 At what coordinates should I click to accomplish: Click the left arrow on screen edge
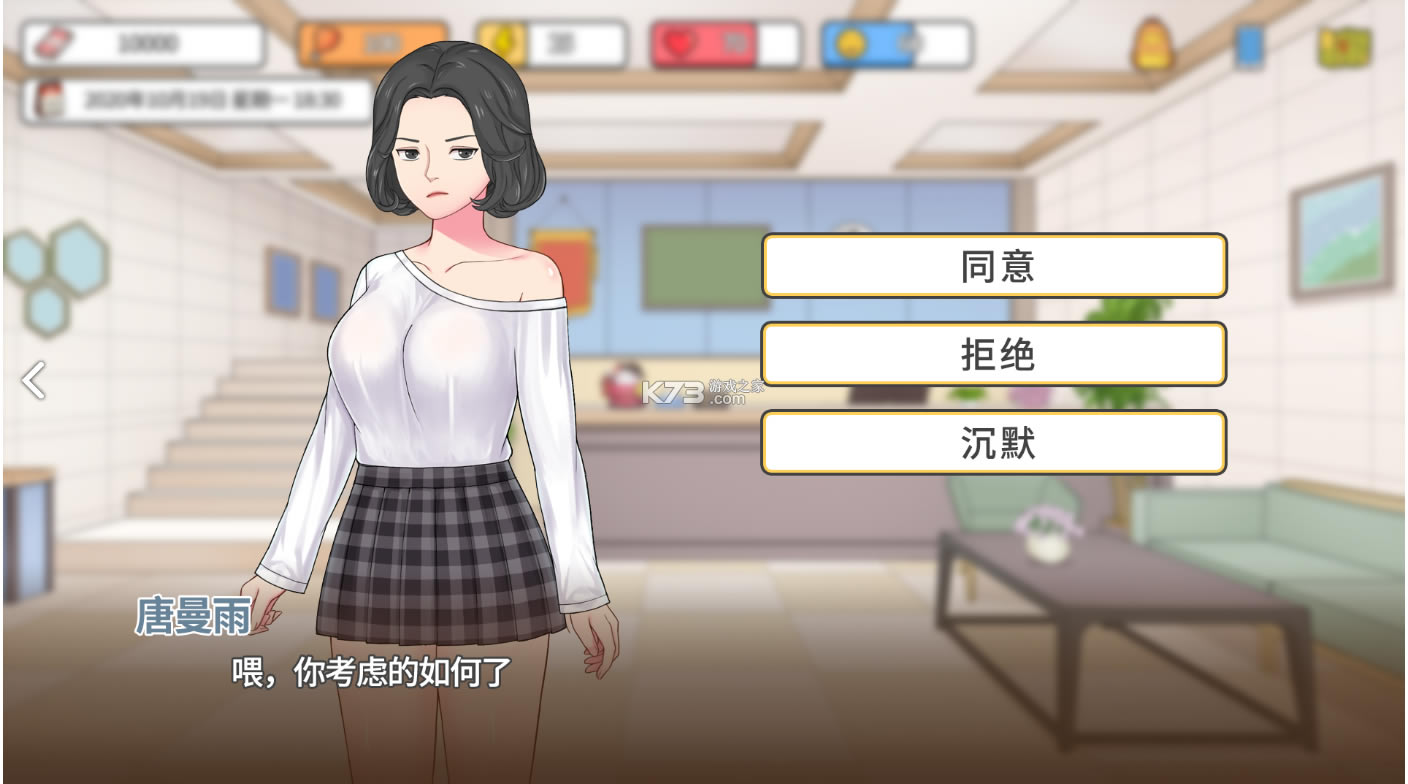click(34, 380)
